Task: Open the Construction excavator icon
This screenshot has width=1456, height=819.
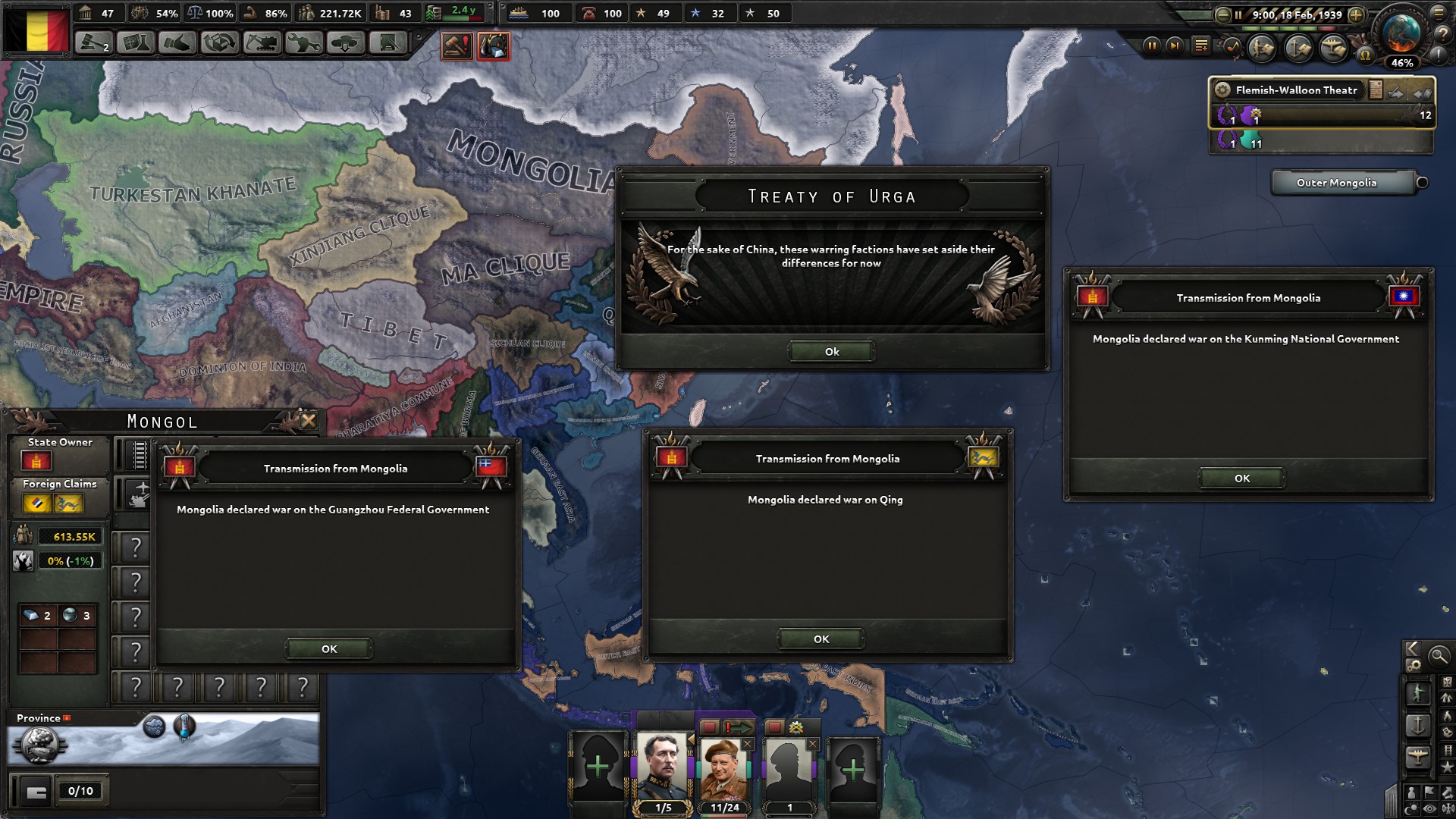Action: coord(263,42)
